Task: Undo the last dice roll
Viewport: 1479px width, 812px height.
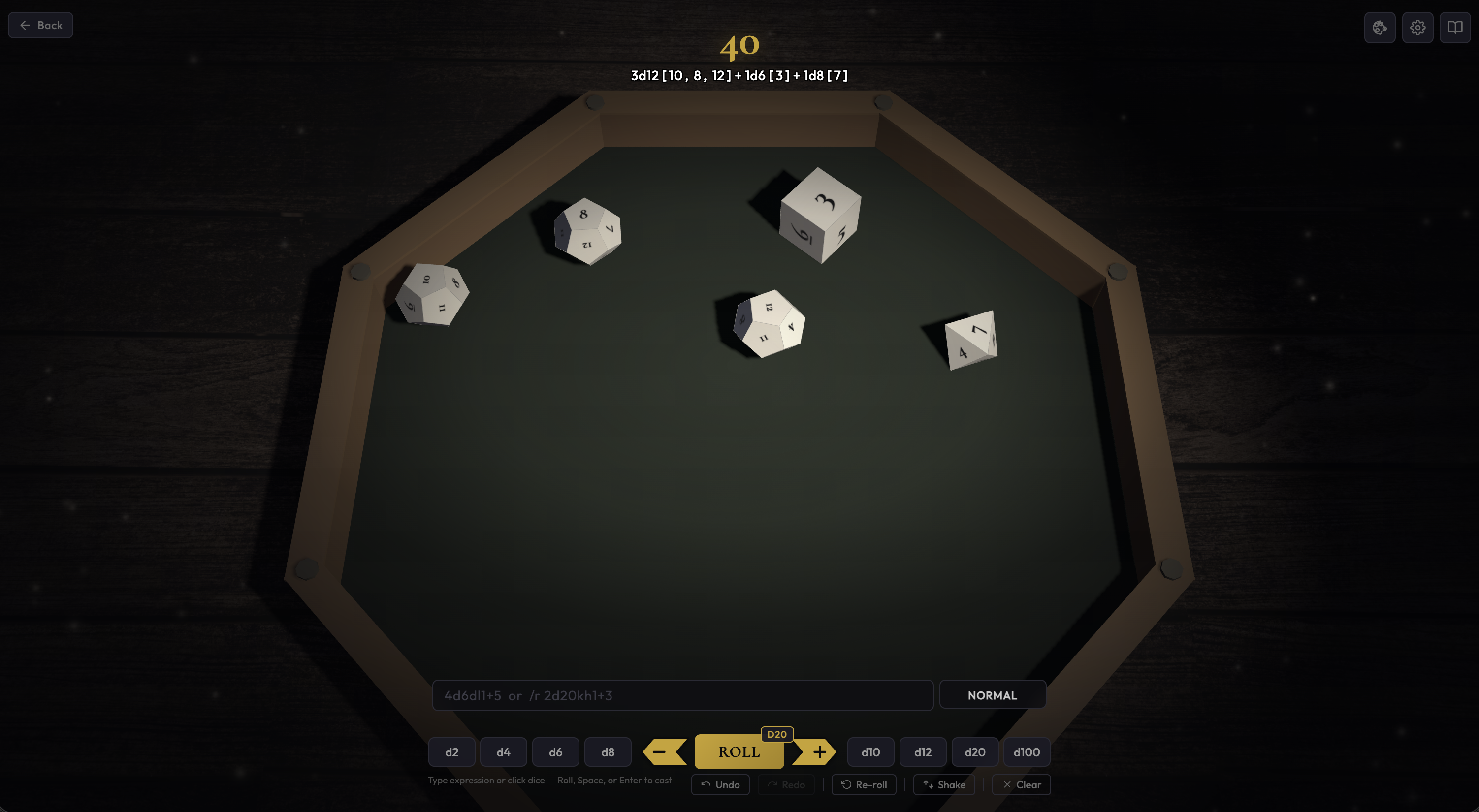Action: (x=720, y=784)
